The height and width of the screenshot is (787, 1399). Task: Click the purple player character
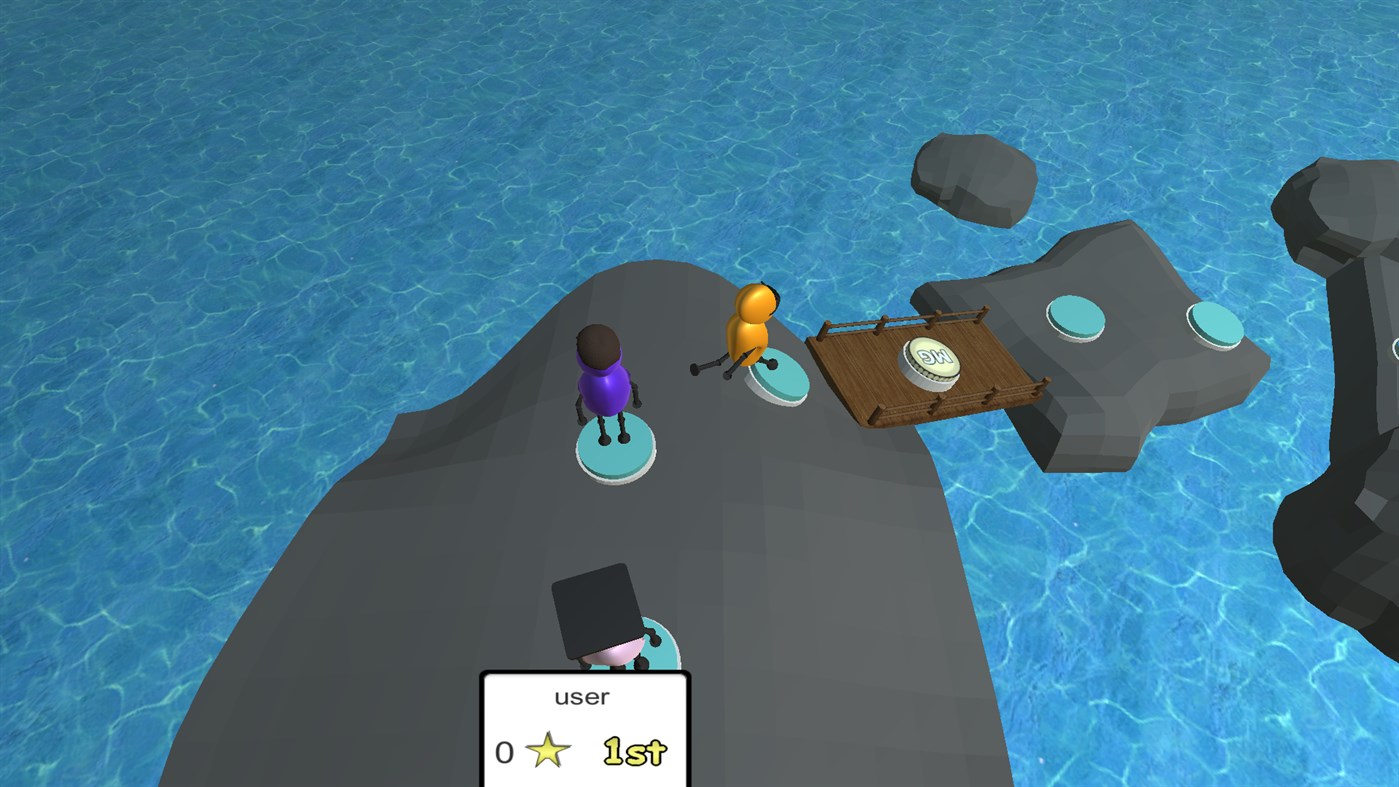pyautogui.click(x=602, y=390)
